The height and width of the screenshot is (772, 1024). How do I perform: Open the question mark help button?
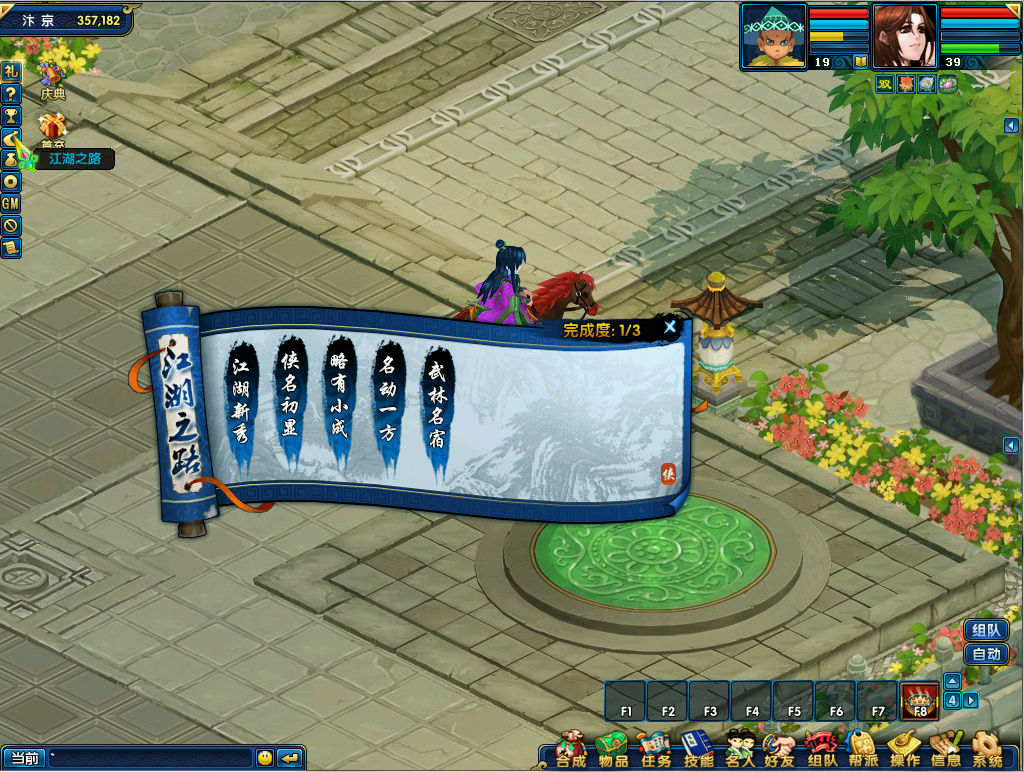[x=11, y=93]
